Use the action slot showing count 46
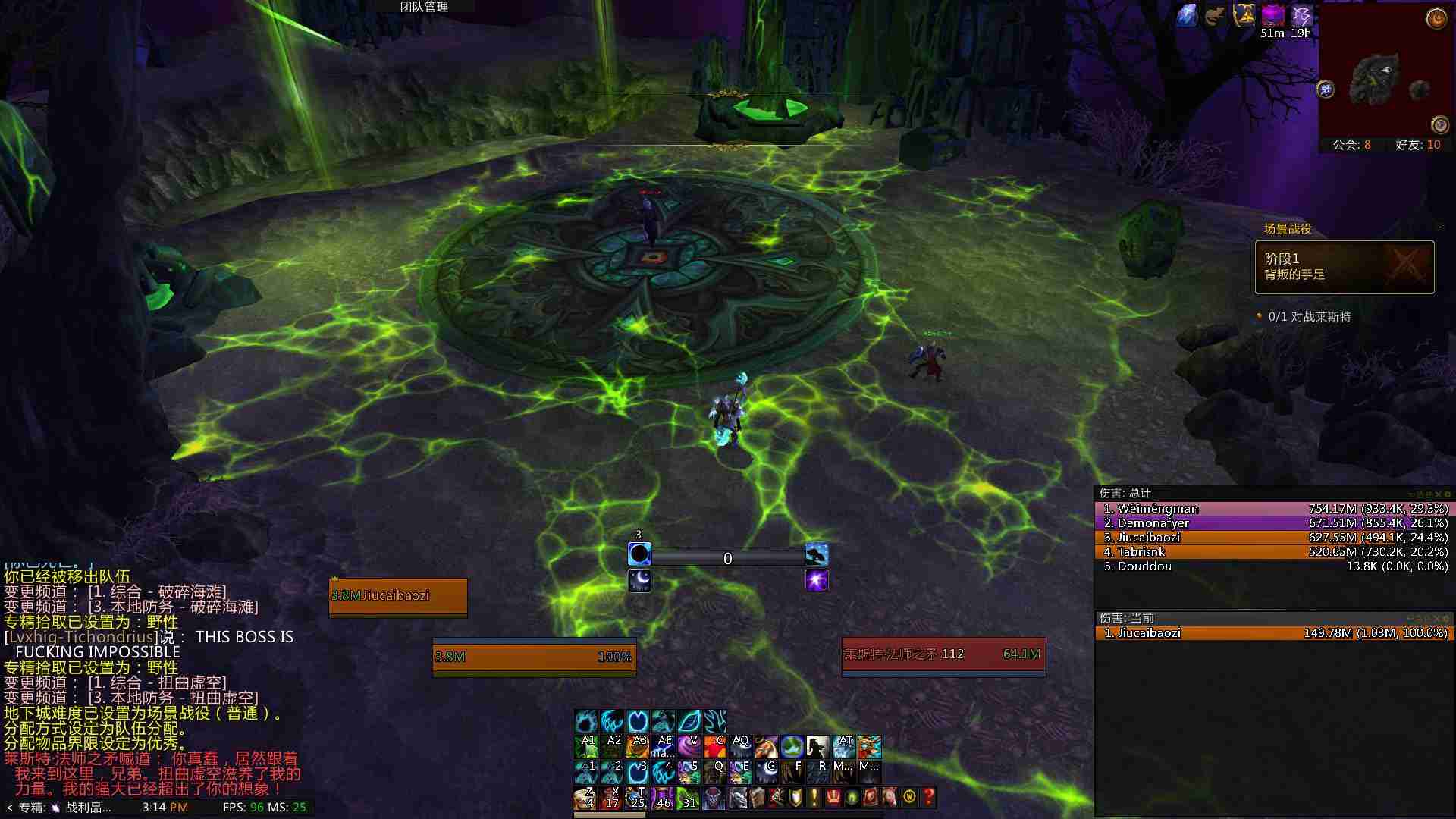 click(x=663, y=798)
